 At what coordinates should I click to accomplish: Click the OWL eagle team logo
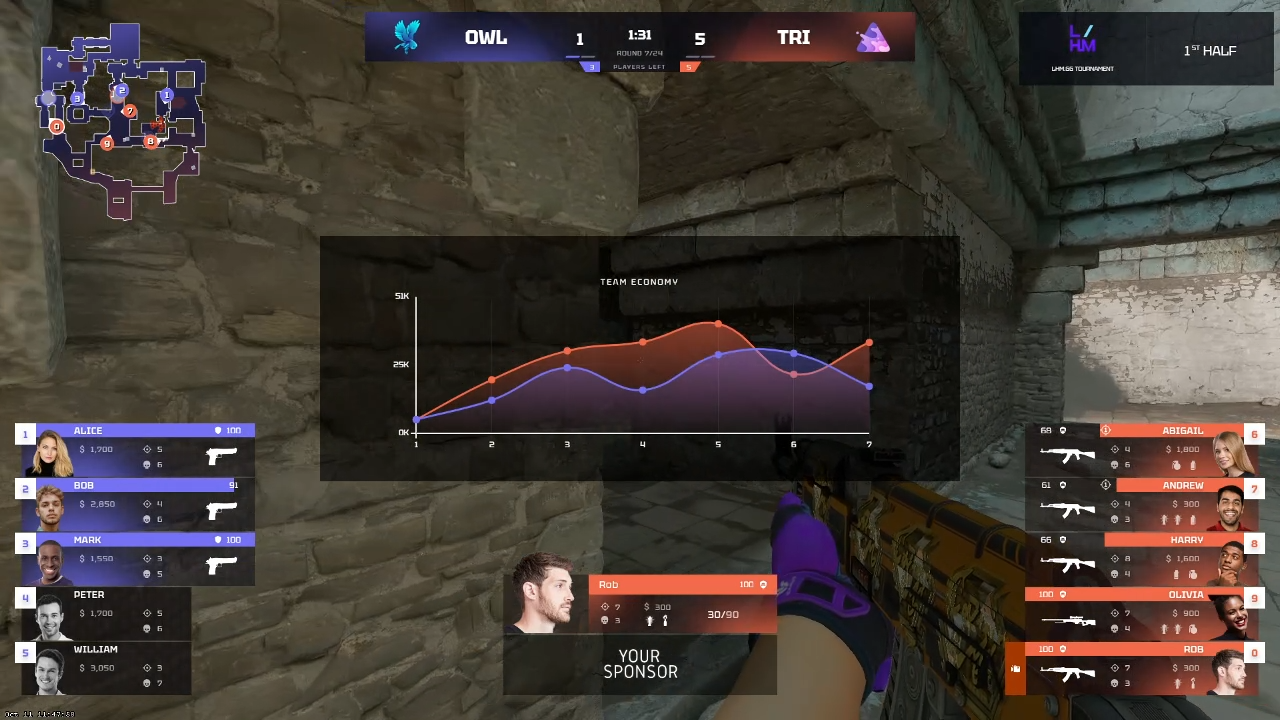pos(406,35)
